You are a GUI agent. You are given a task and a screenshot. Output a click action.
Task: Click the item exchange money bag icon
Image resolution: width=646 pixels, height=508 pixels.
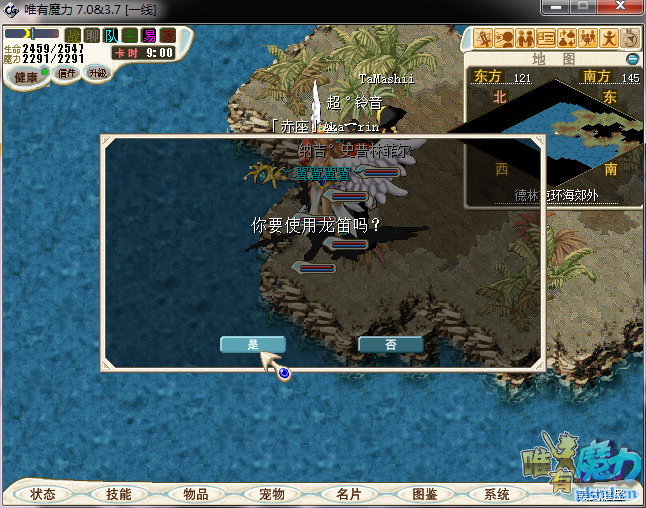[x=566, y=39]
